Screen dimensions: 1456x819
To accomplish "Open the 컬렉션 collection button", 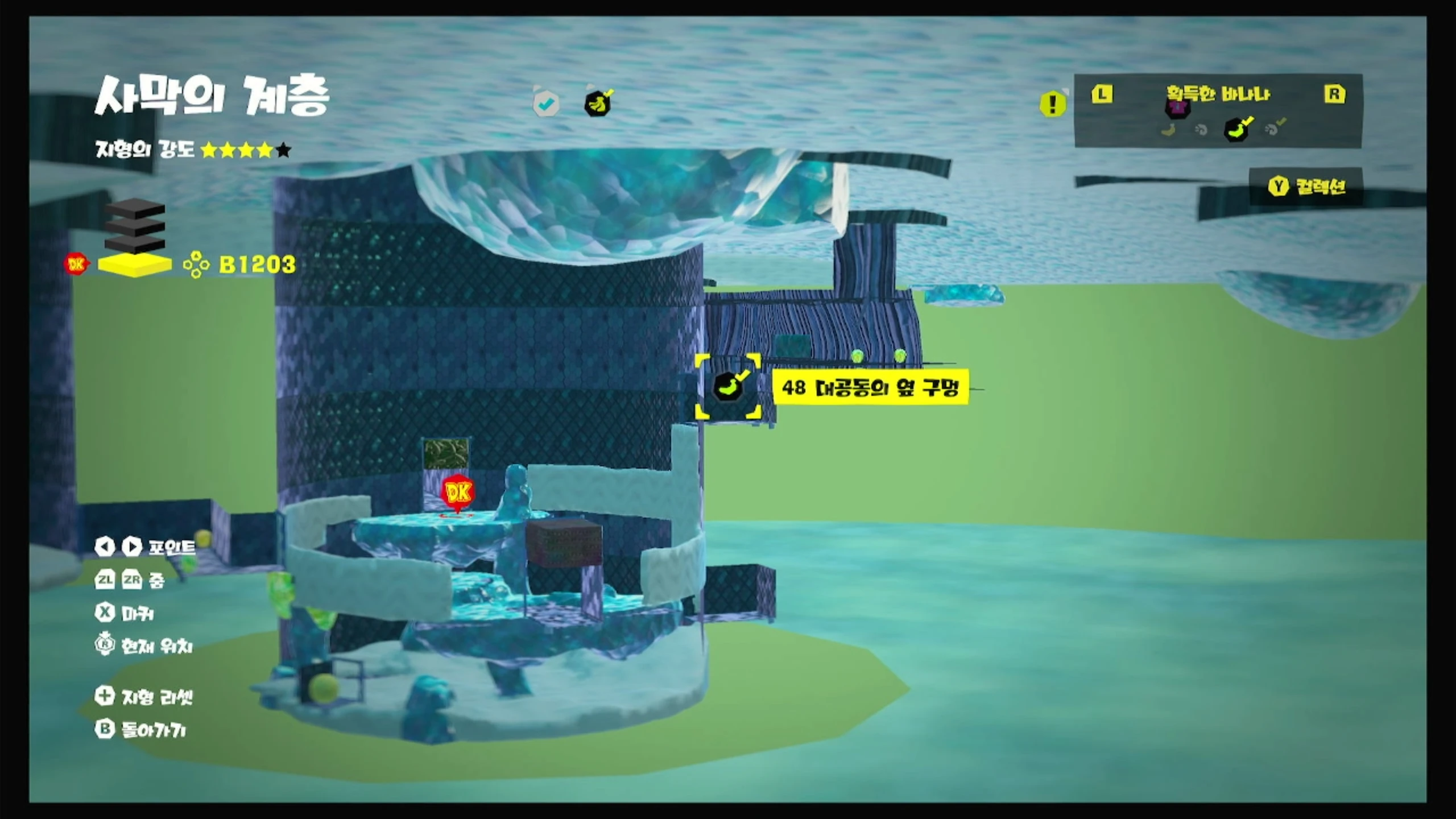I will point(1306,187).
